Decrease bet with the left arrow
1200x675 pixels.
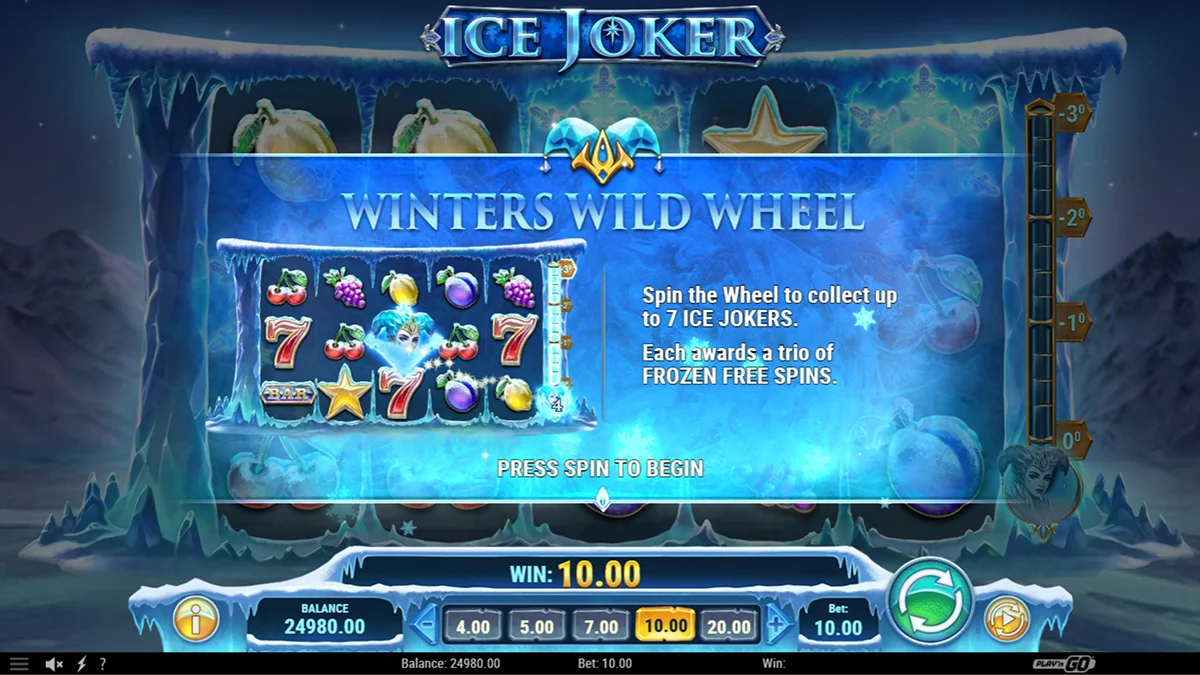pyautogui.click(x=424, y=627)
